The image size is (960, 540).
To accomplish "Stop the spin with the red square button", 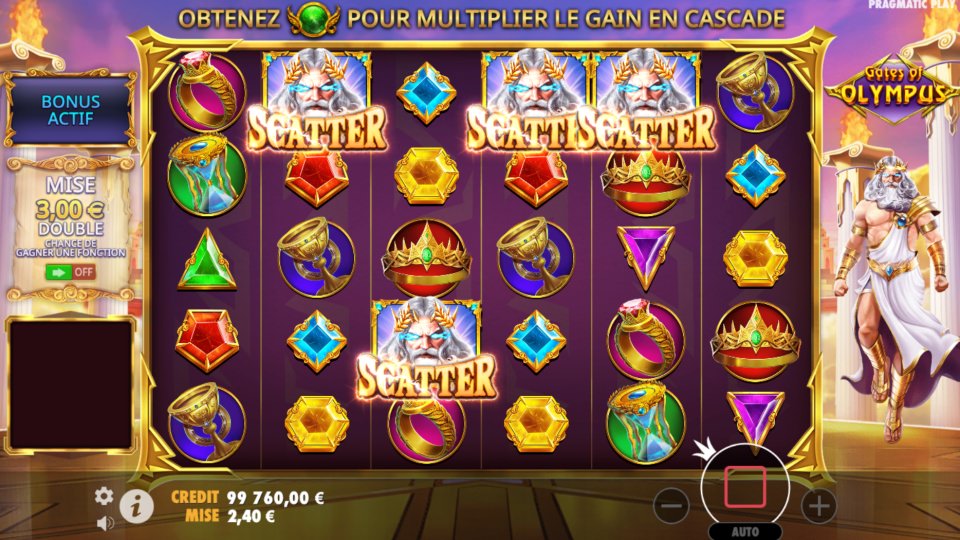I will click(745, 486).
